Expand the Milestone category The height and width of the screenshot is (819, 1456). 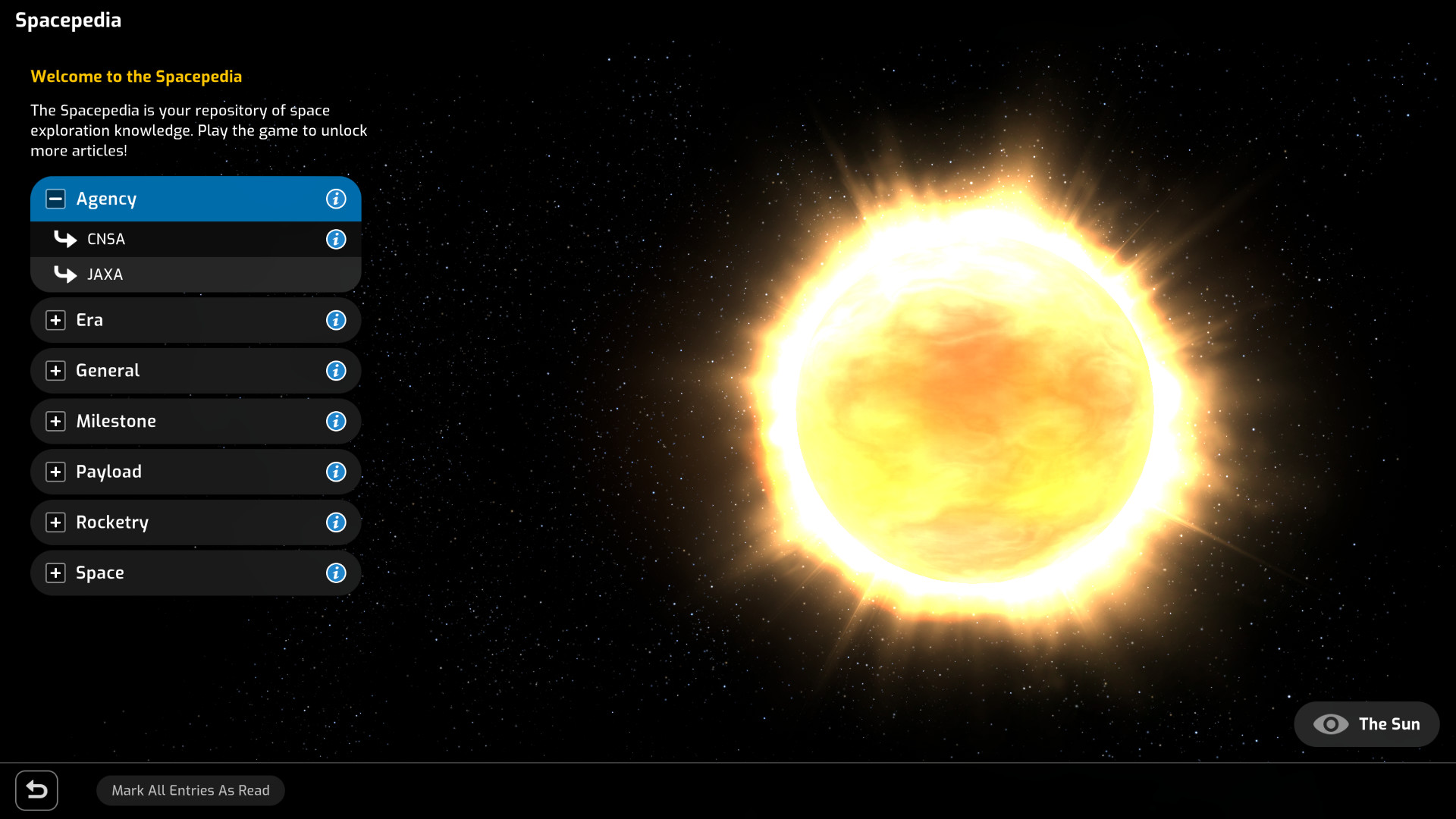55,421
